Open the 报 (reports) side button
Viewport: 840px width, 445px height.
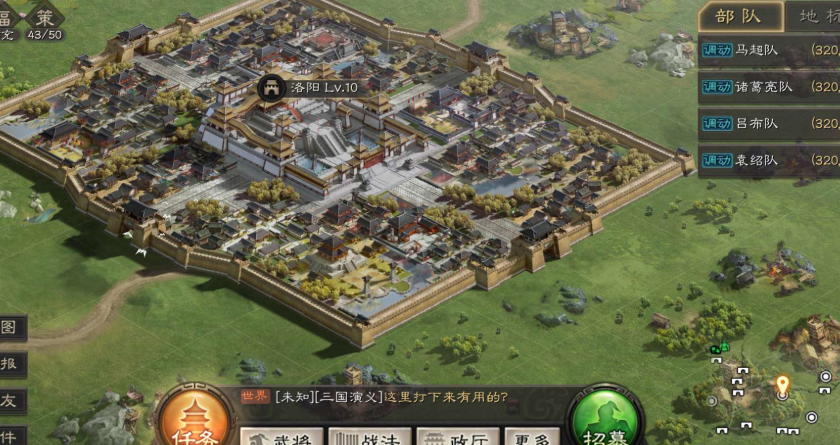[x=9, y=364]
